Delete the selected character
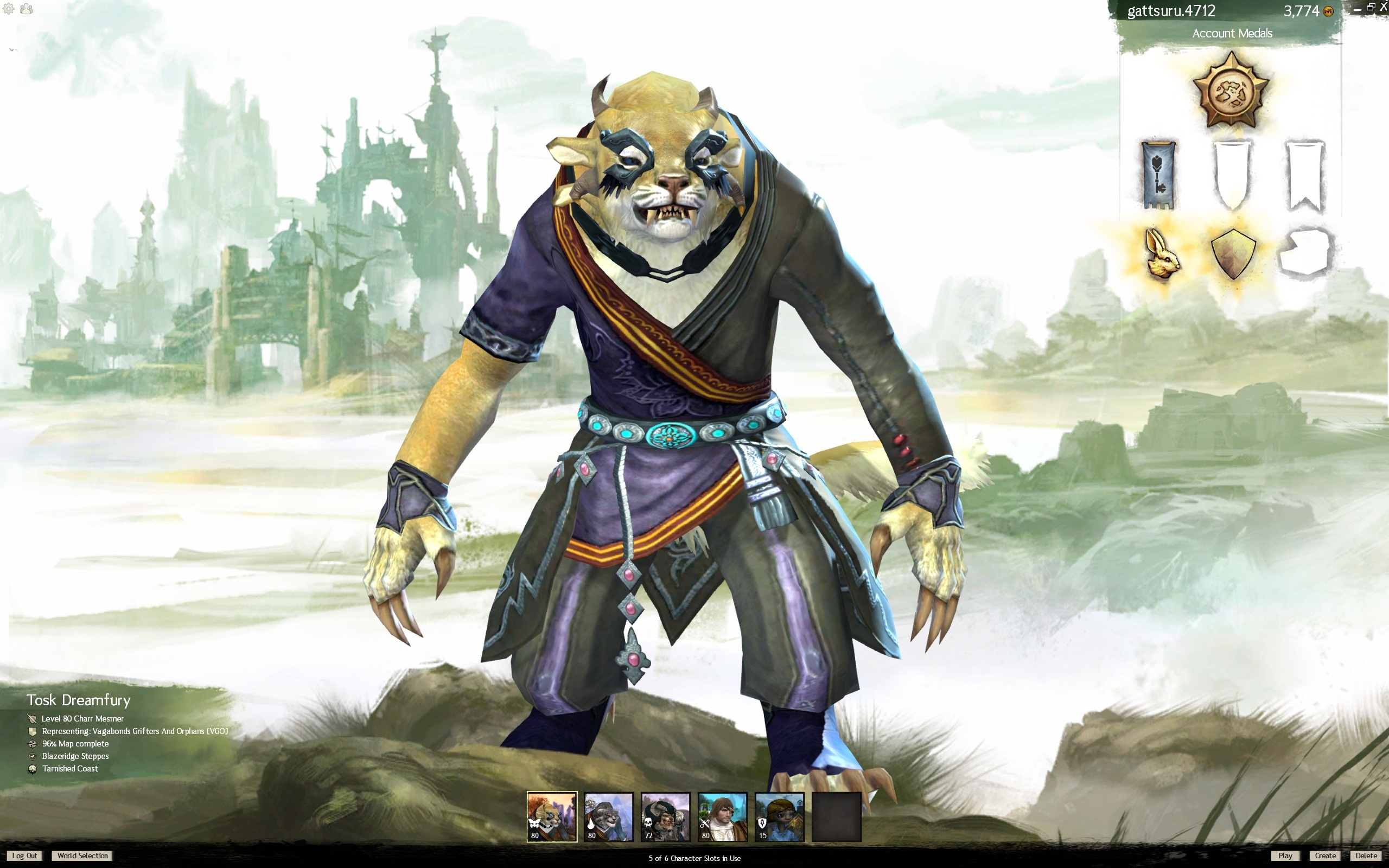Screen dimensions: 1389x868 [x=1366, y=856]
